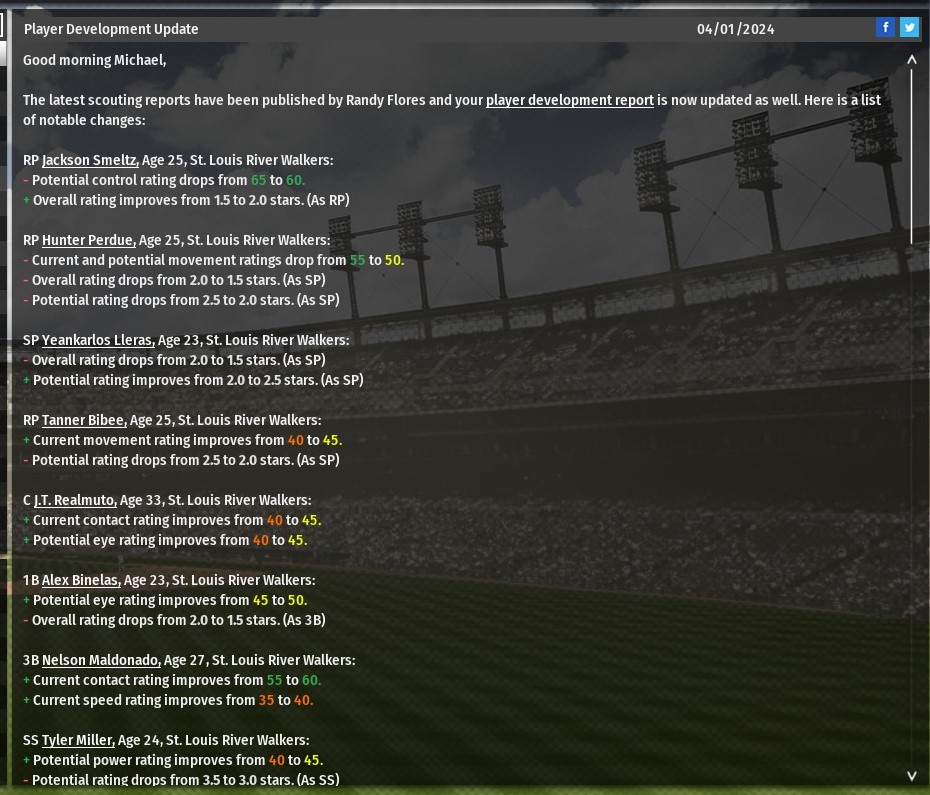Open Tanner Bibee's profile
This screenshot has width=930, height=795.
(x=84, y=420)
